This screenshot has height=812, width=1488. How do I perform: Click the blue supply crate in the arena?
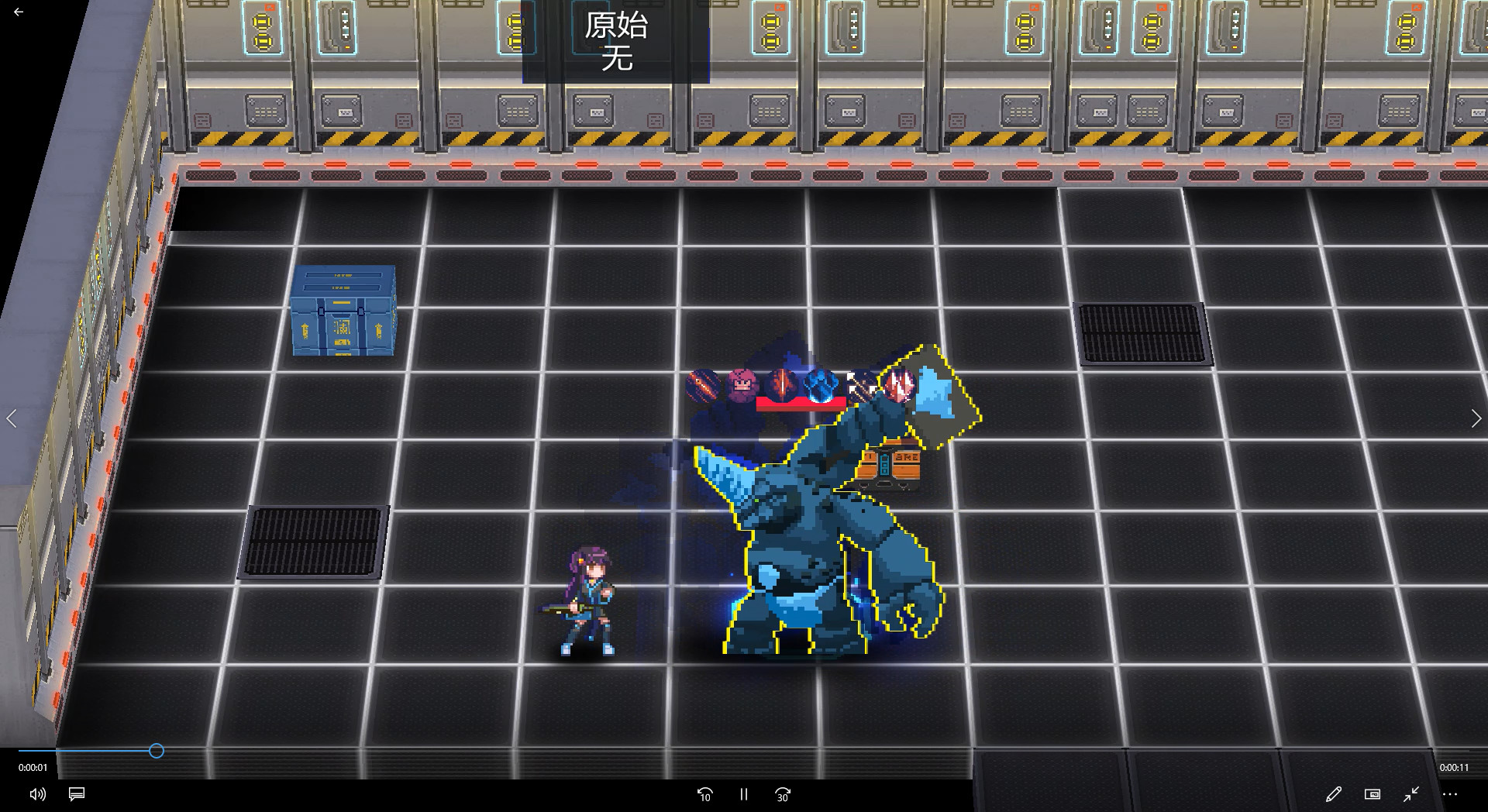[343, 311]
